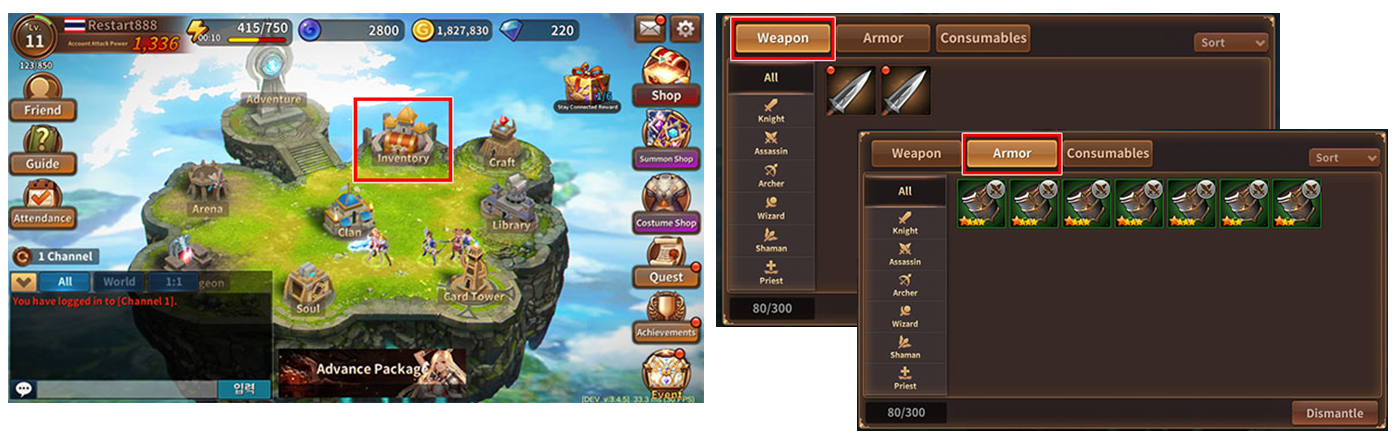This screenshot has width=1397, height=446.
Task: Click the Dismantle button
Action: (1334, 413)
